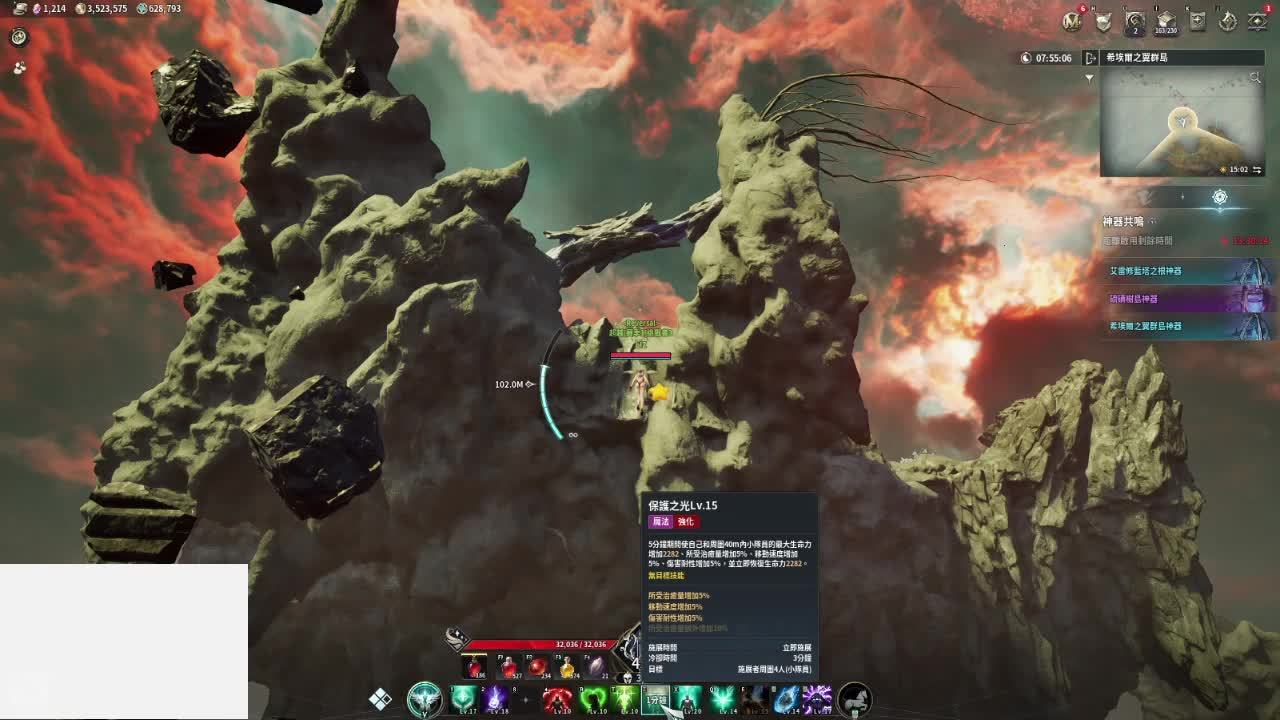Open the menu icon with red badge 1

click(1258, 20)
